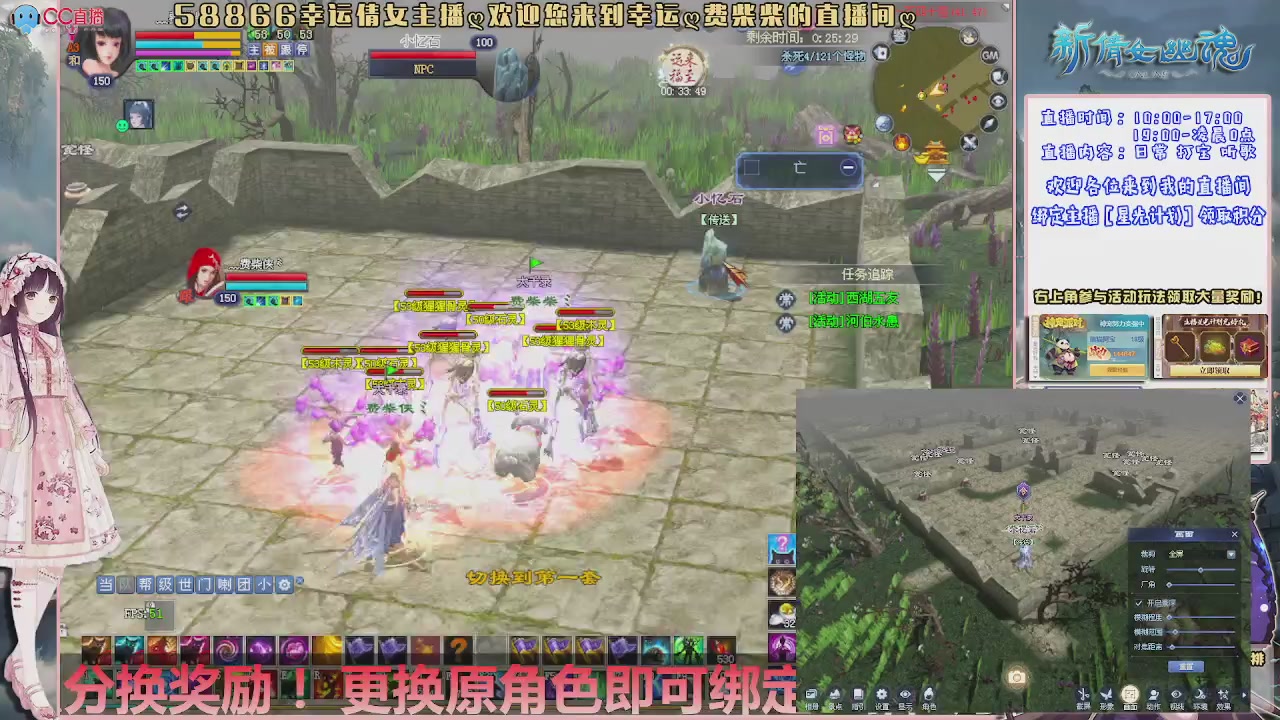Click the 设置 gear icon in photo toolbar

[x=881, y=692]
